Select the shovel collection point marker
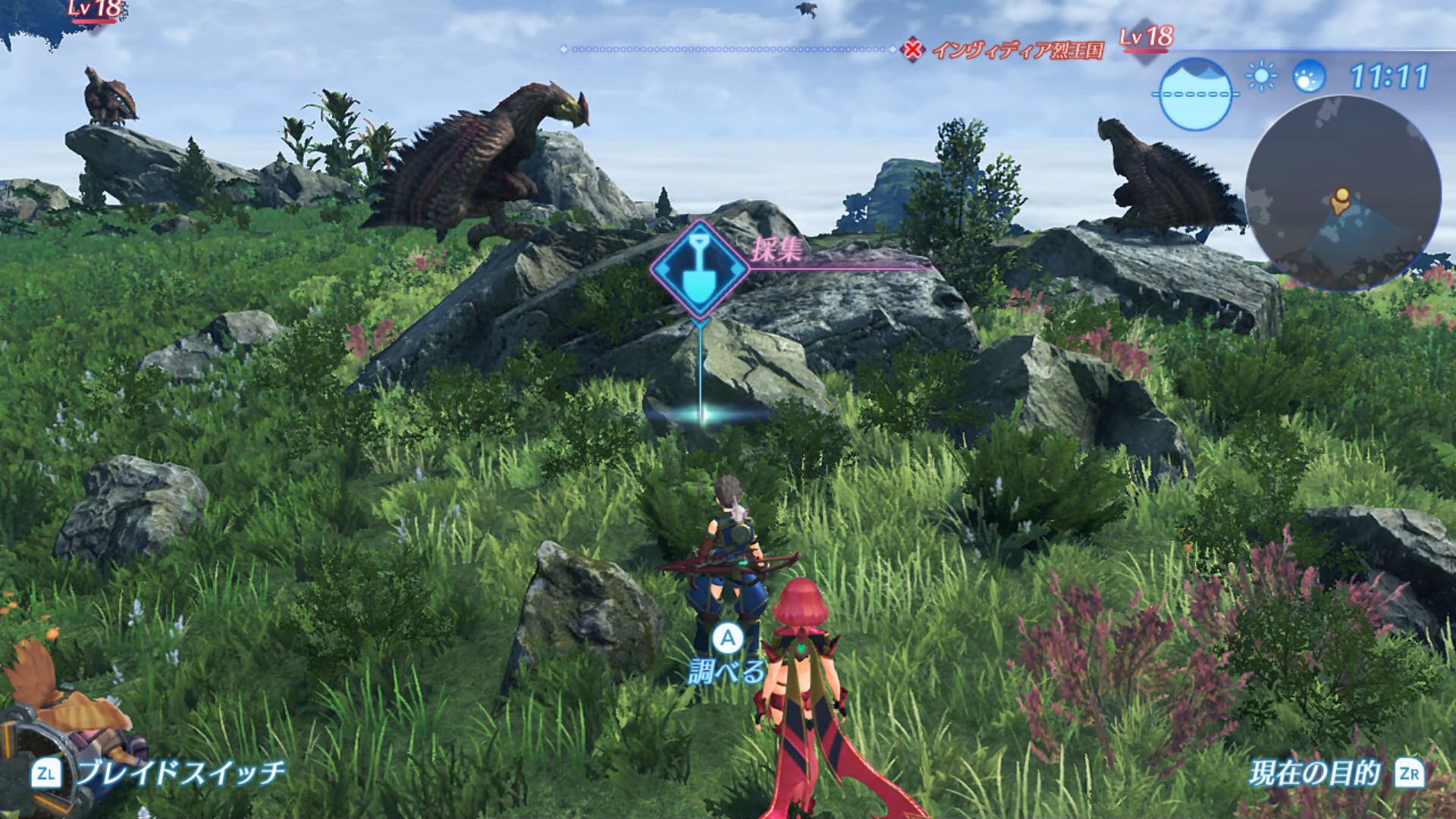The width and height of the screenshot is (1456, 819). coord(699,269)
